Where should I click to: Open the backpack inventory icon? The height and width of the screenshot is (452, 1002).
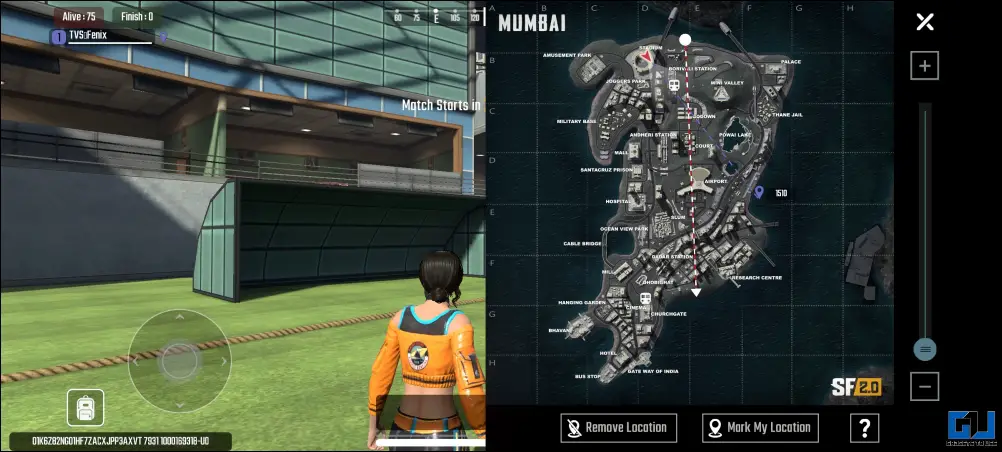(85, 407)
